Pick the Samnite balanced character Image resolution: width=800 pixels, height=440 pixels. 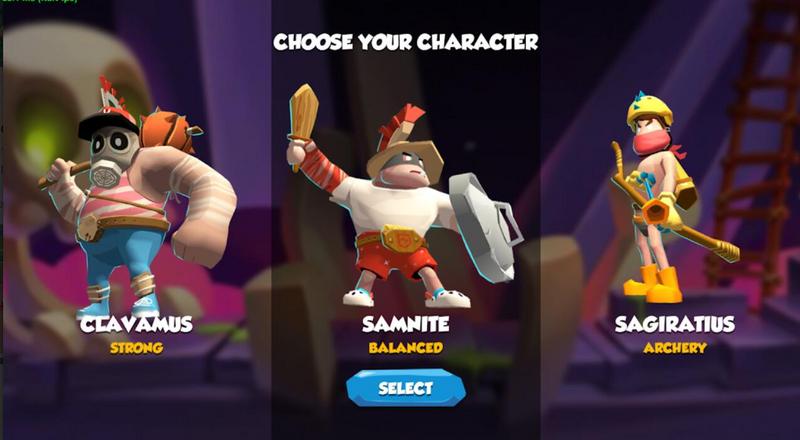[x=405, y=210]
